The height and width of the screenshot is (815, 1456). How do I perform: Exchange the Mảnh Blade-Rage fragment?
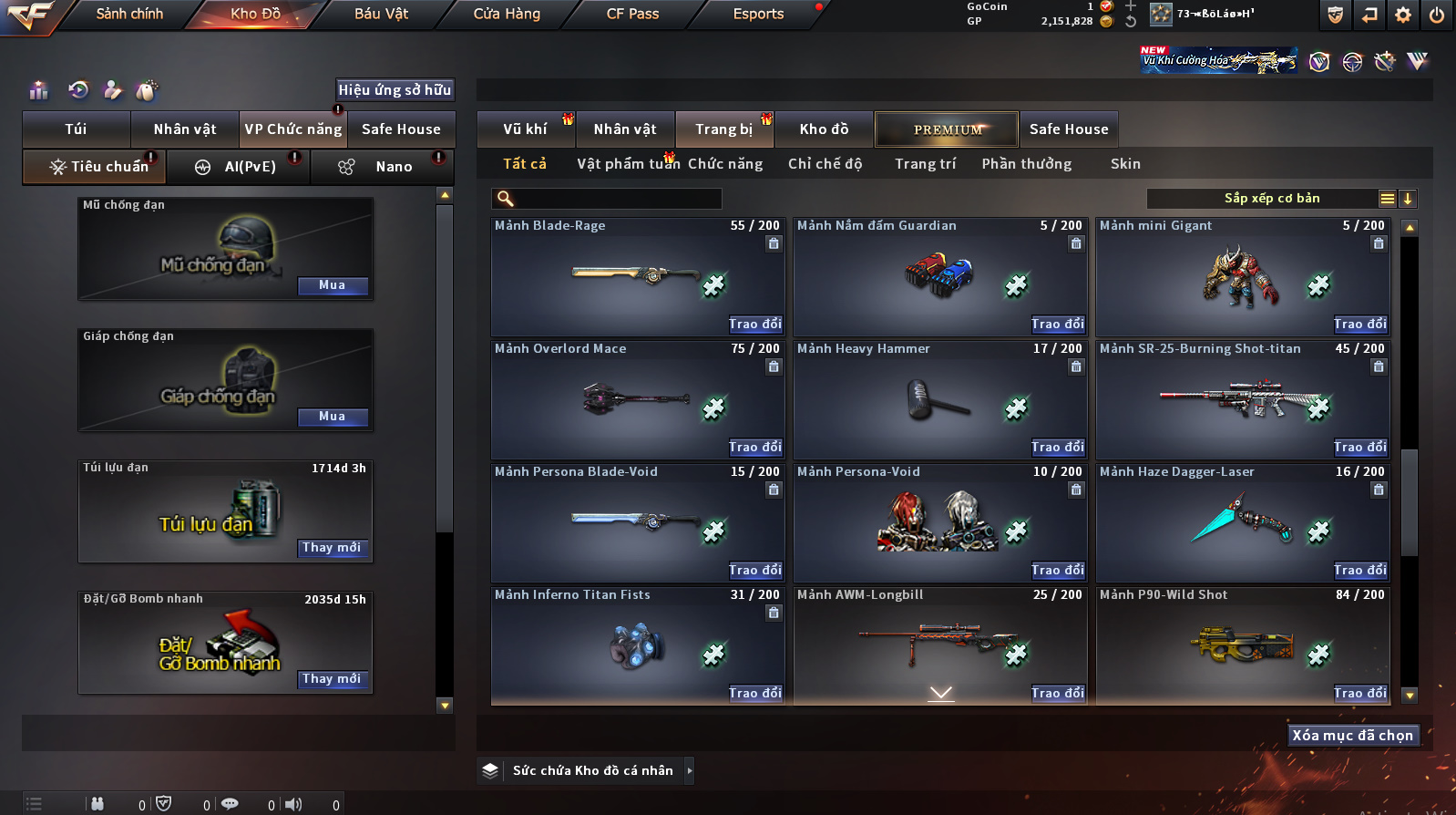tap(755, 325)
